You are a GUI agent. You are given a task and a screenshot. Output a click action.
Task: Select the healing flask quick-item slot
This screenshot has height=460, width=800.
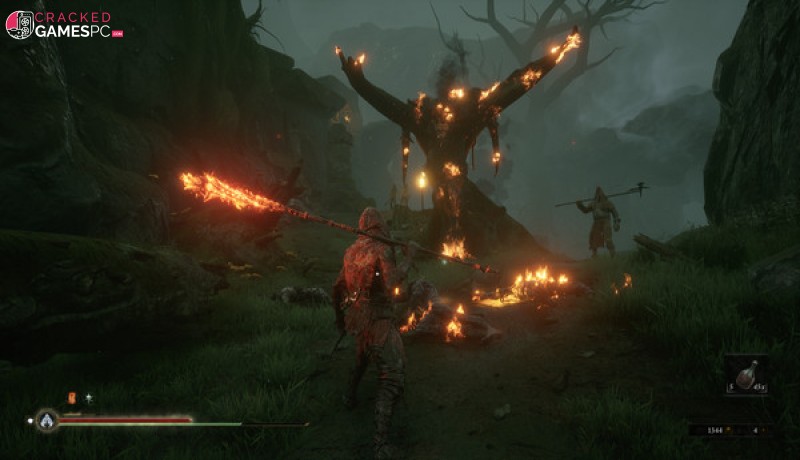746,374
